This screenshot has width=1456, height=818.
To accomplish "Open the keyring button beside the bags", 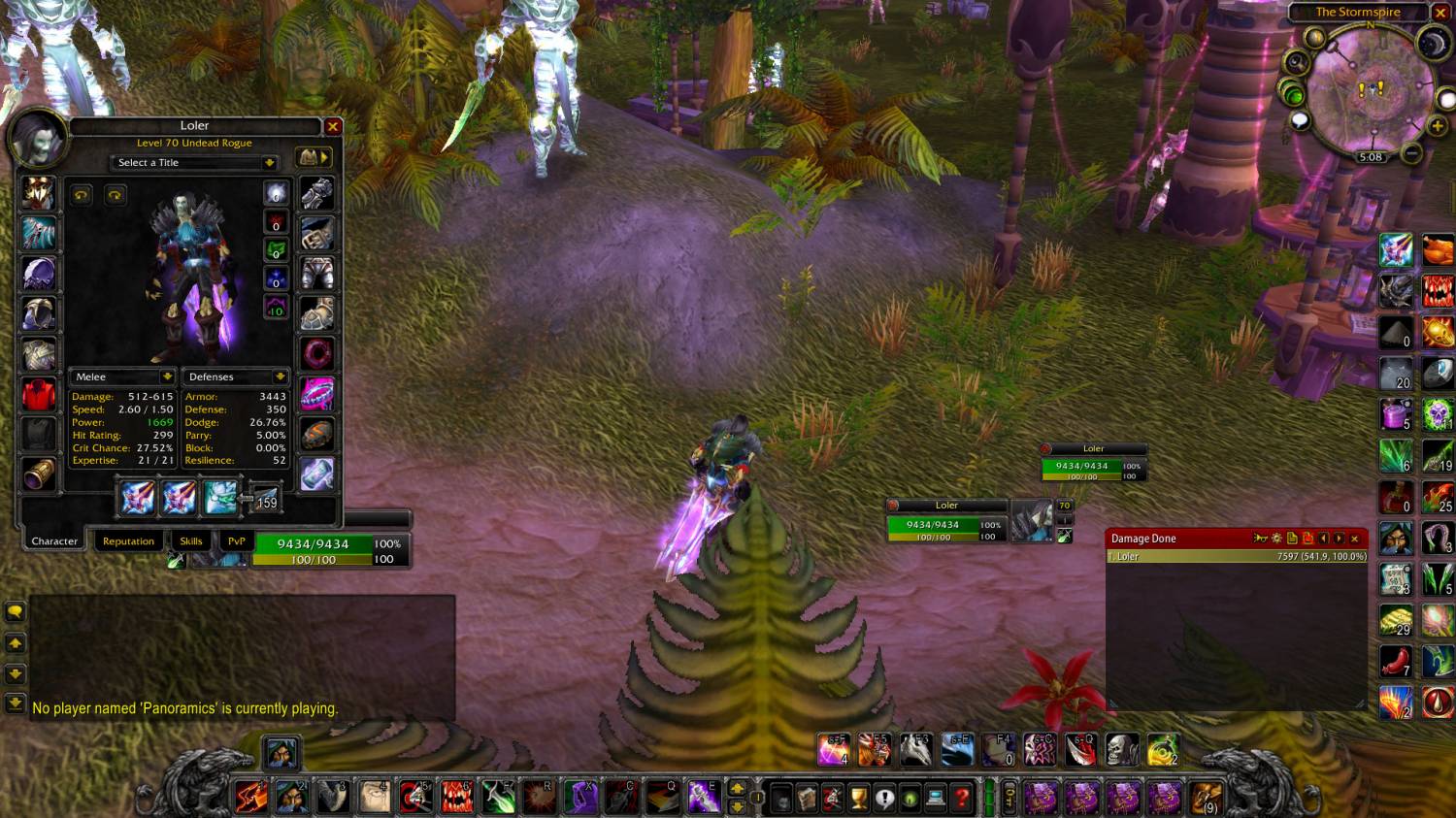I will tap(1009, 798).
